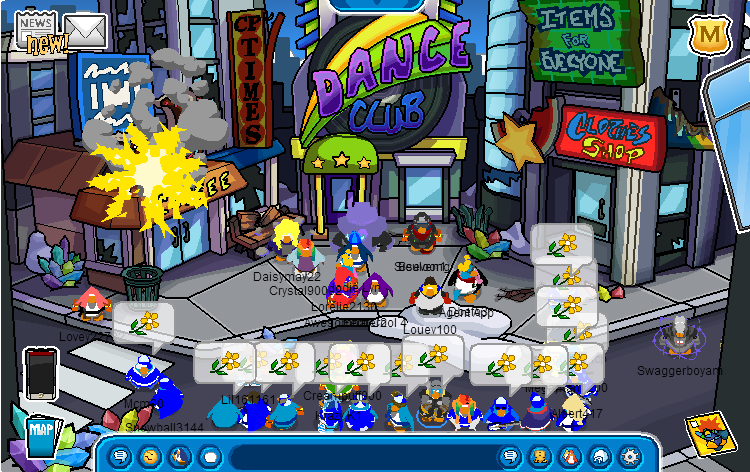Open the emotes smiley face menu
Viewport: 750px width, 472px height.
pyautogui.click(x=151, y=457)
